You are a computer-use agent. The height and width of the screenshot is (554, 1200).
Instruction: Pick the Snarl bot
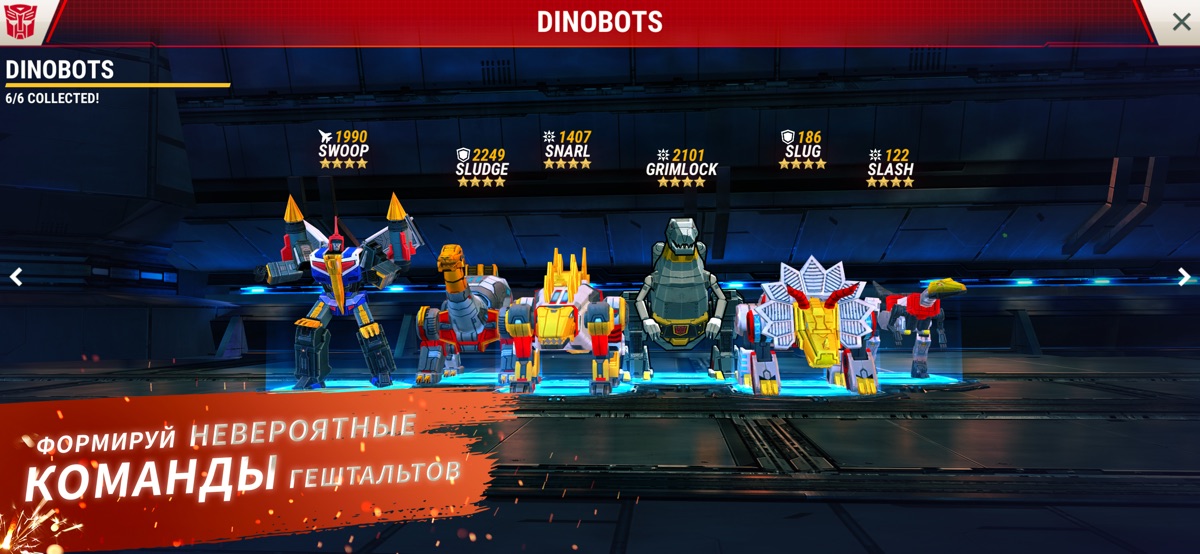(x=567, y=320)
